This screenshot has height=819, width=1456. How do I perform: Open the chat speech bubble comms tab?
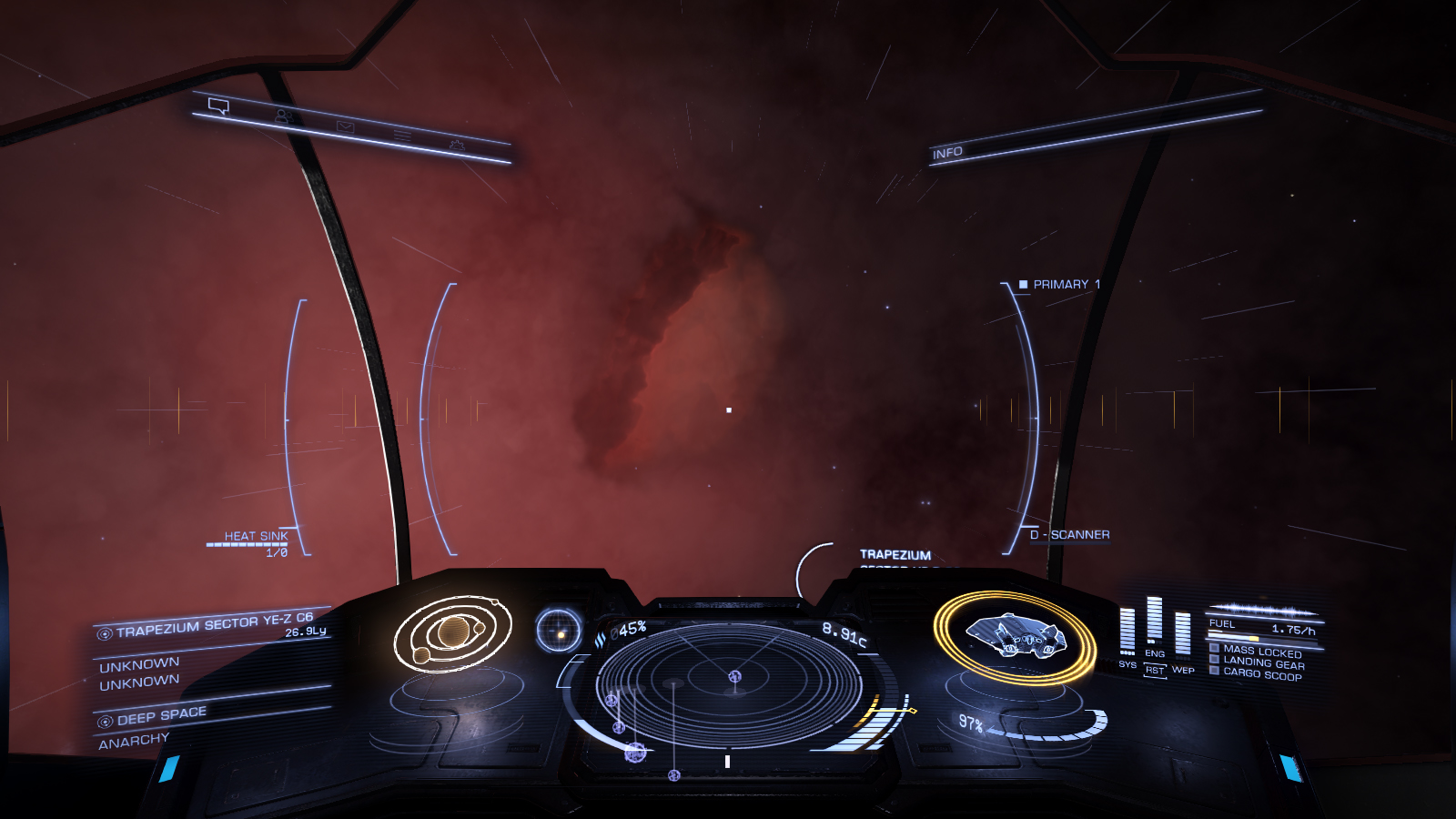coord(218,106)
